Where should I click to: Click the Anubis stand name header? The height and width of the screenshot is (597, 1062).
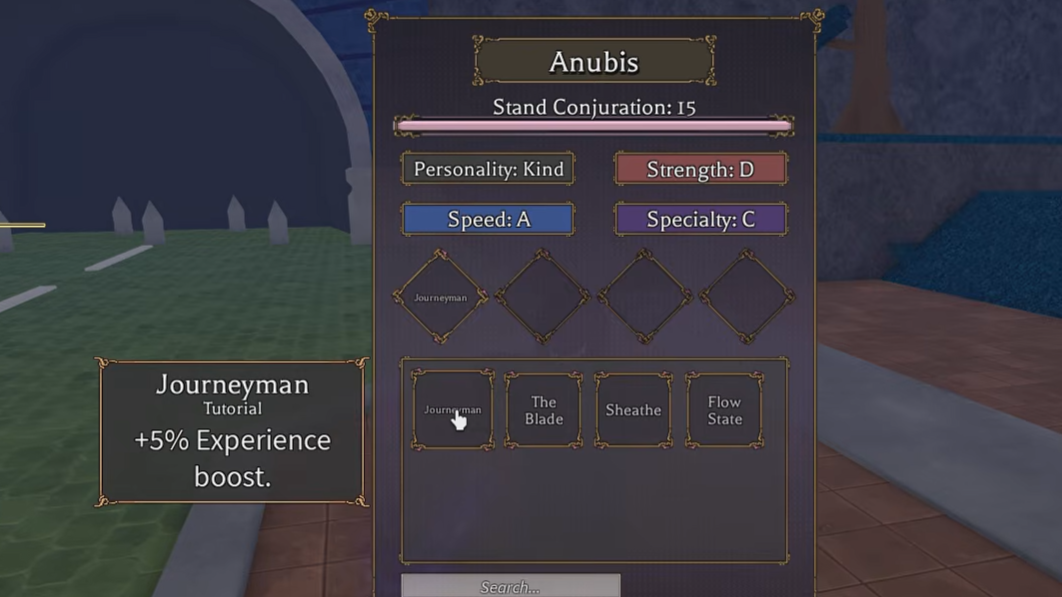(x=594, y=62)
